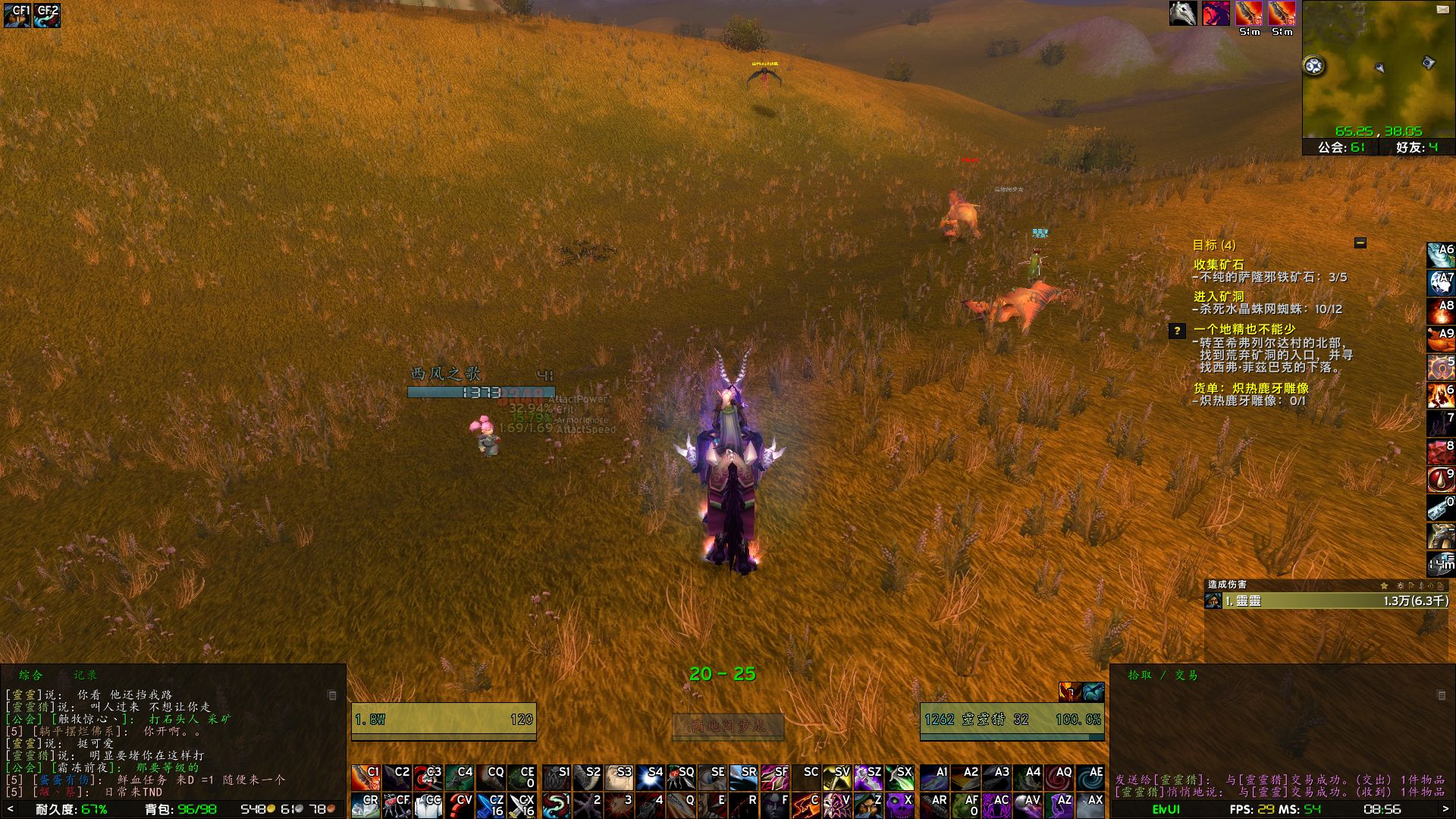Cancel the Sim buff by clicking its icon
The image size is (1456, 819).
(1249, 13)
